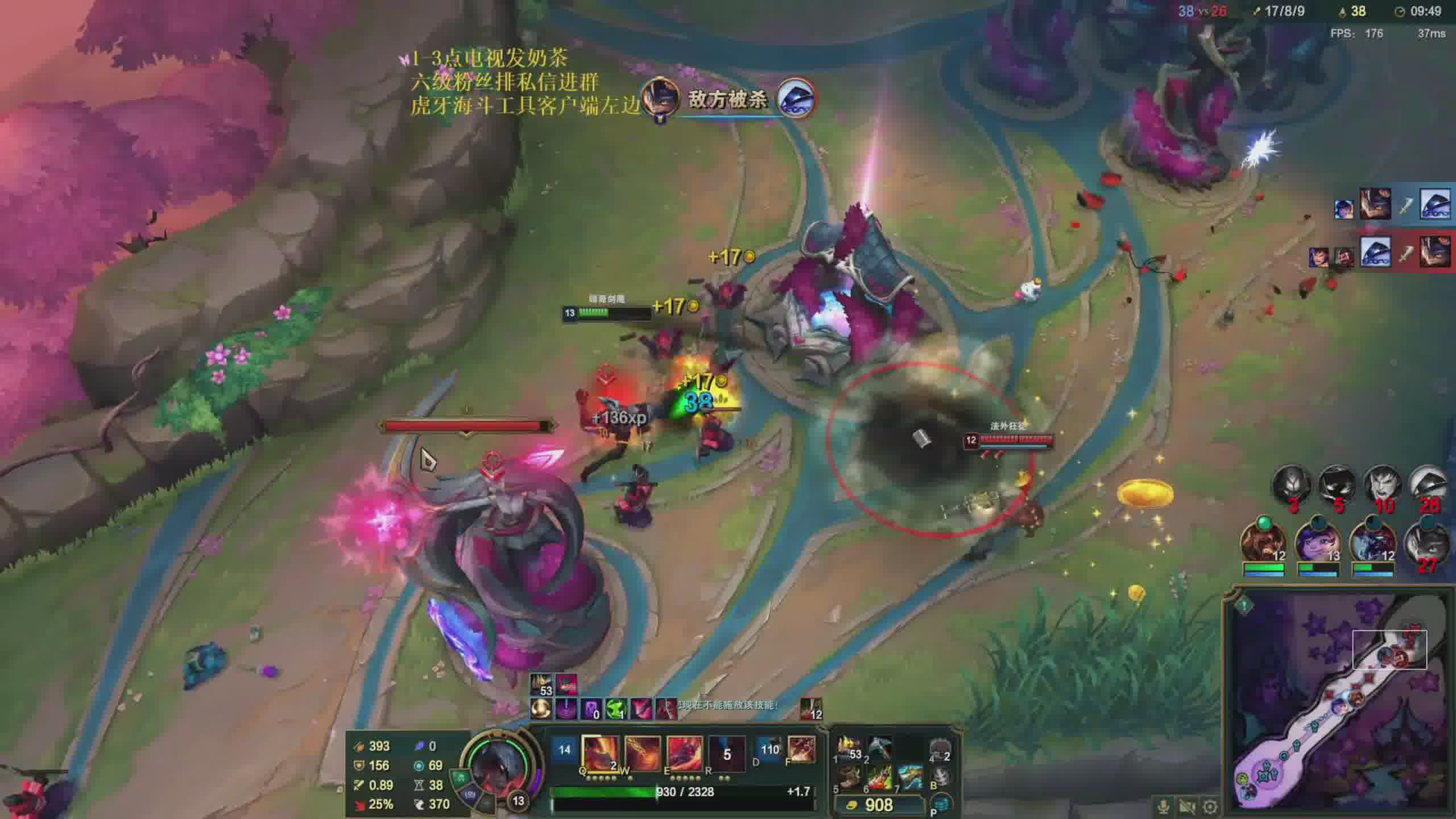Cast Aatrox's Q ability The Darkin Blade
This screenshot has height=819, width=1456.
[599, 753]
